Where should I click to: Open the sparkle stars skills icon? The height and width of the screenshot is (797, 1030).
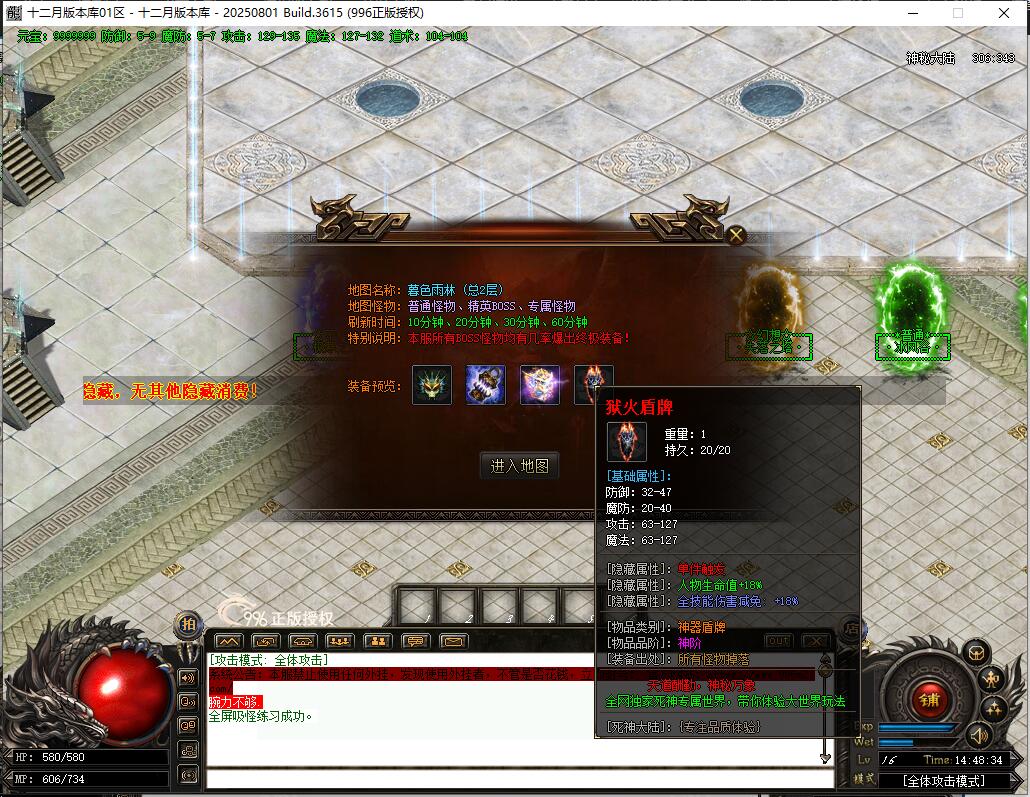click(992, 710)
